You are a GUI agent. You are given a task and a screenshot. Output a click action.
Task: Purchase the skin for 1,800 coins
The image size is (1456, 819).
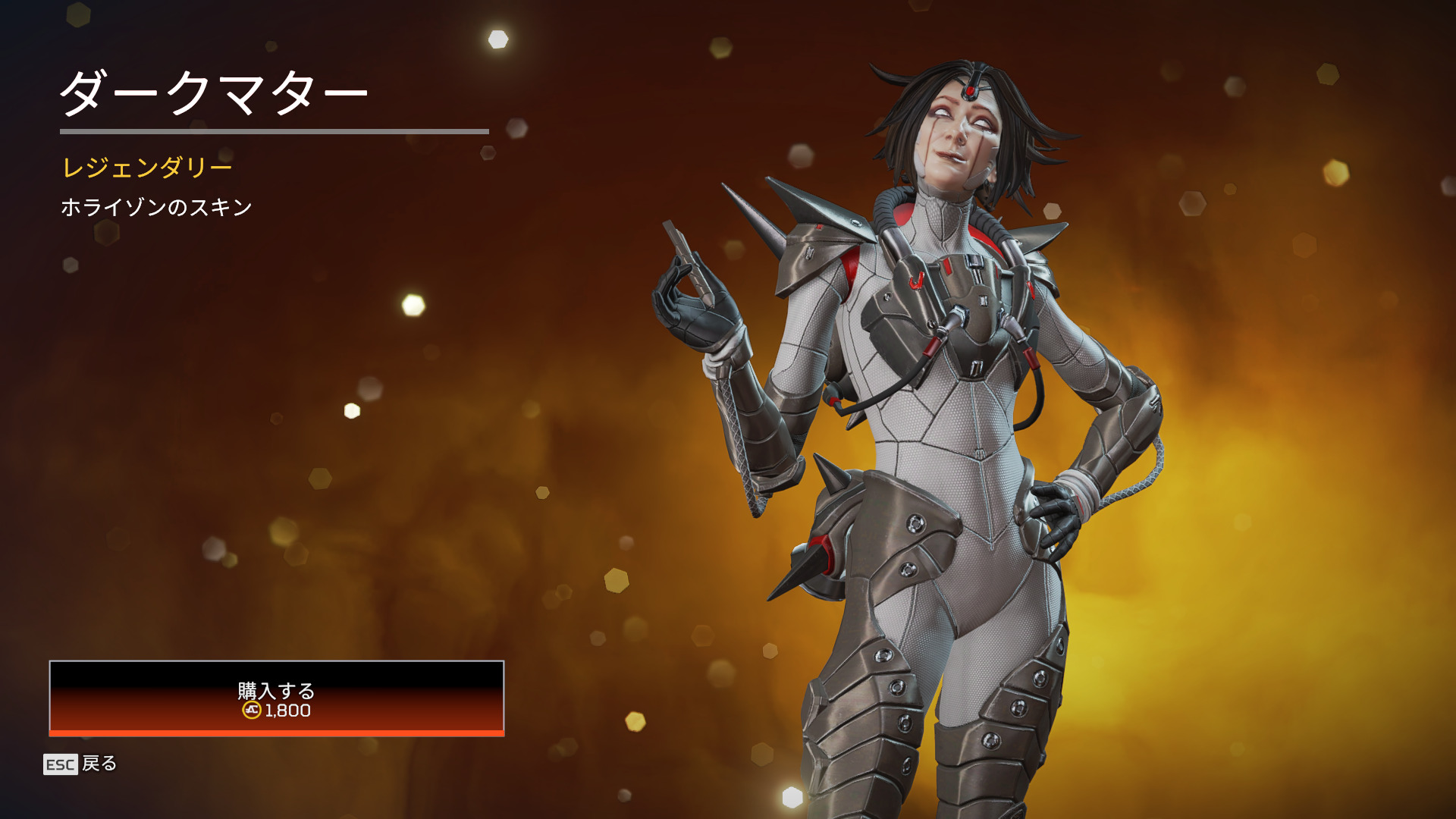(x=276, y=698)
